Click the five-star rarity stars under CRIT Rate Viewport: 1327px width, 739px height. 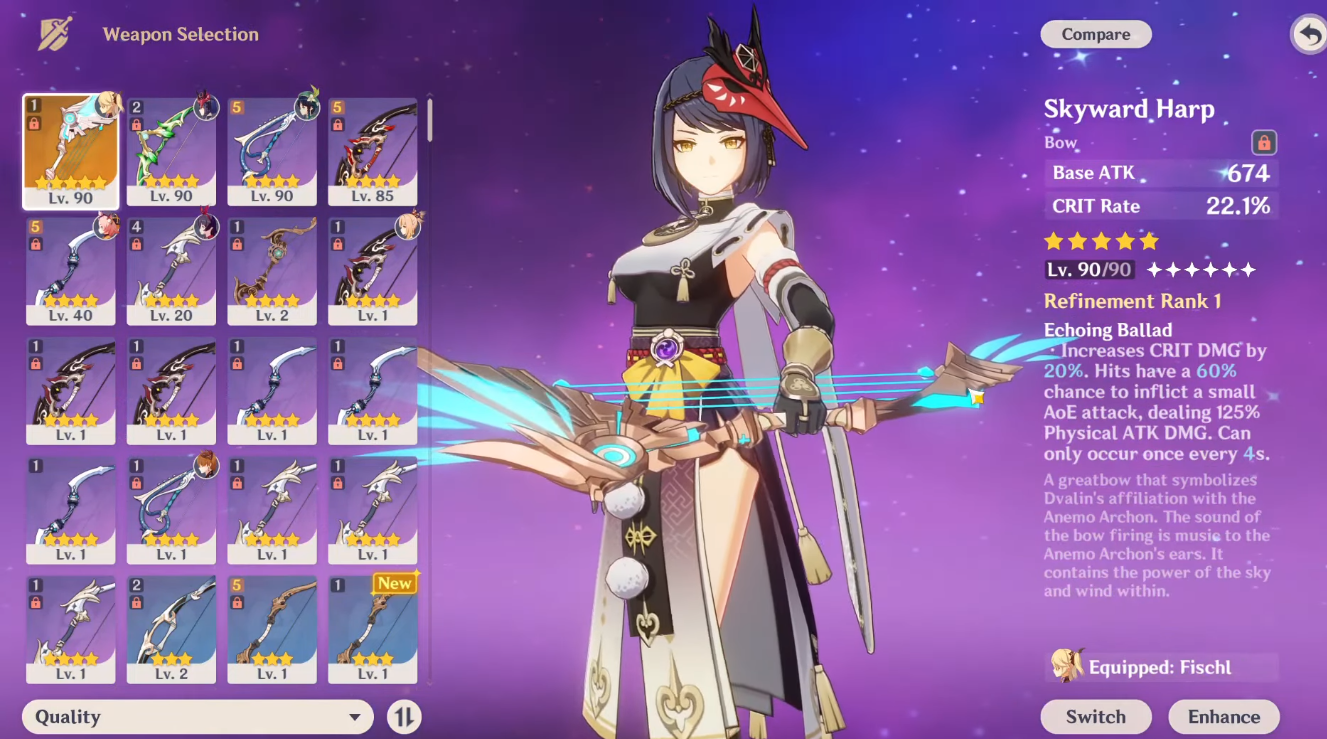(1100, 240)
